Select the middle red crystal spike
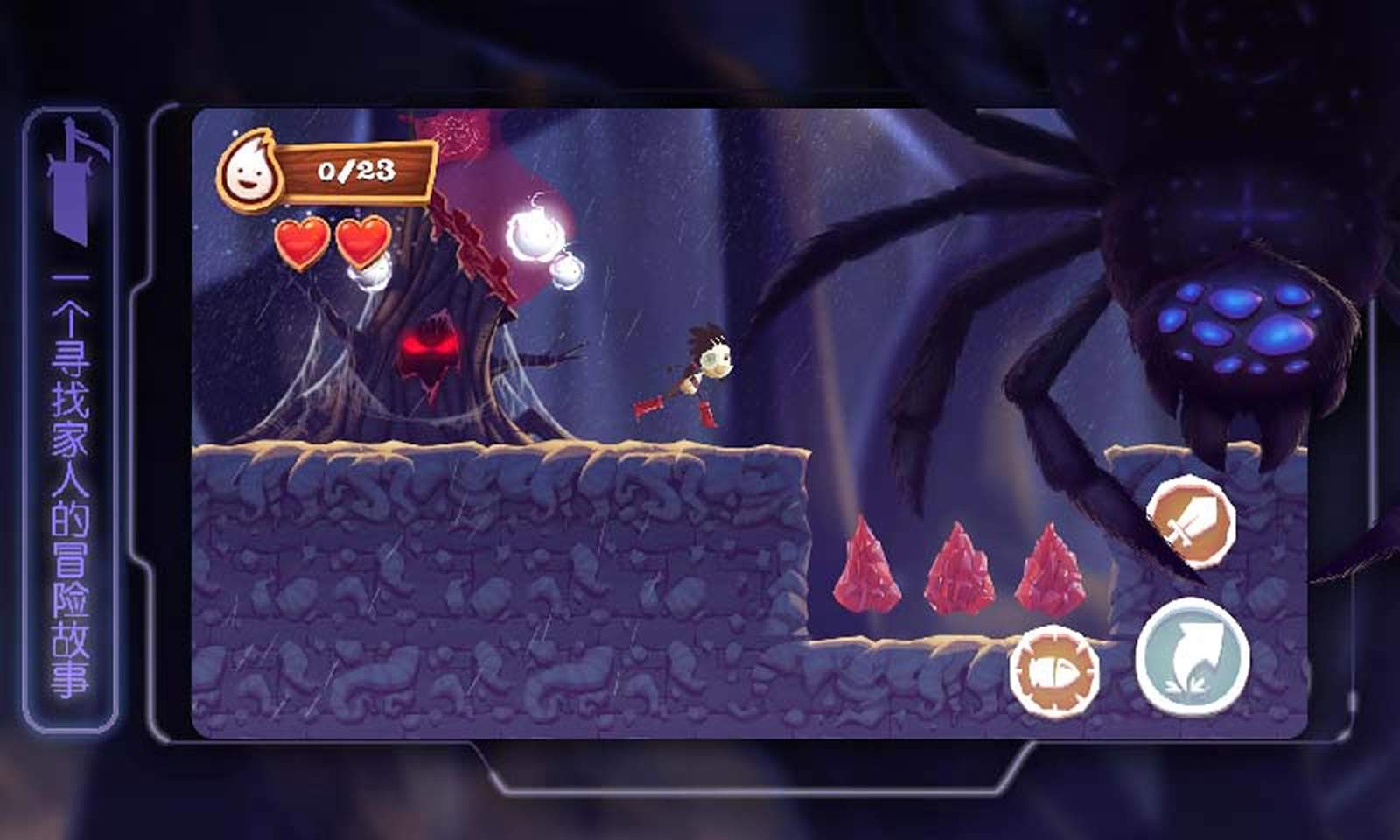1400x840 pixels. tap(961, 567)
